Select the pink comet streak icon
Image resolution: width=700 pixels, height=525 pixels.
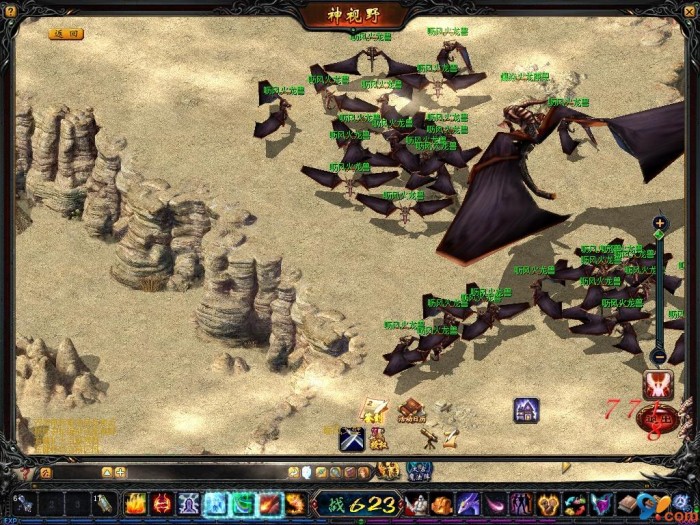point(495,504)
